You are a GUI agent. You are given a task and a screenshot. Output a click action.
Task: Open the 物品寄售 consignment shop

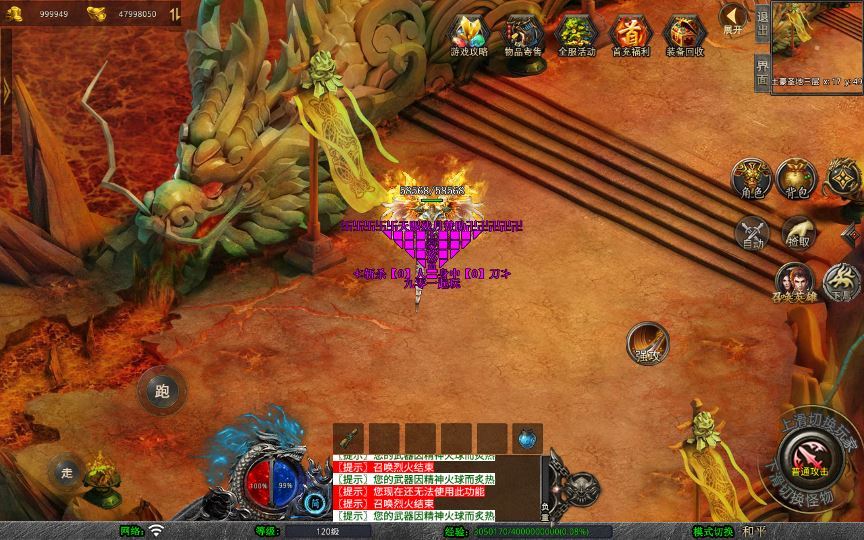point(525,35)
